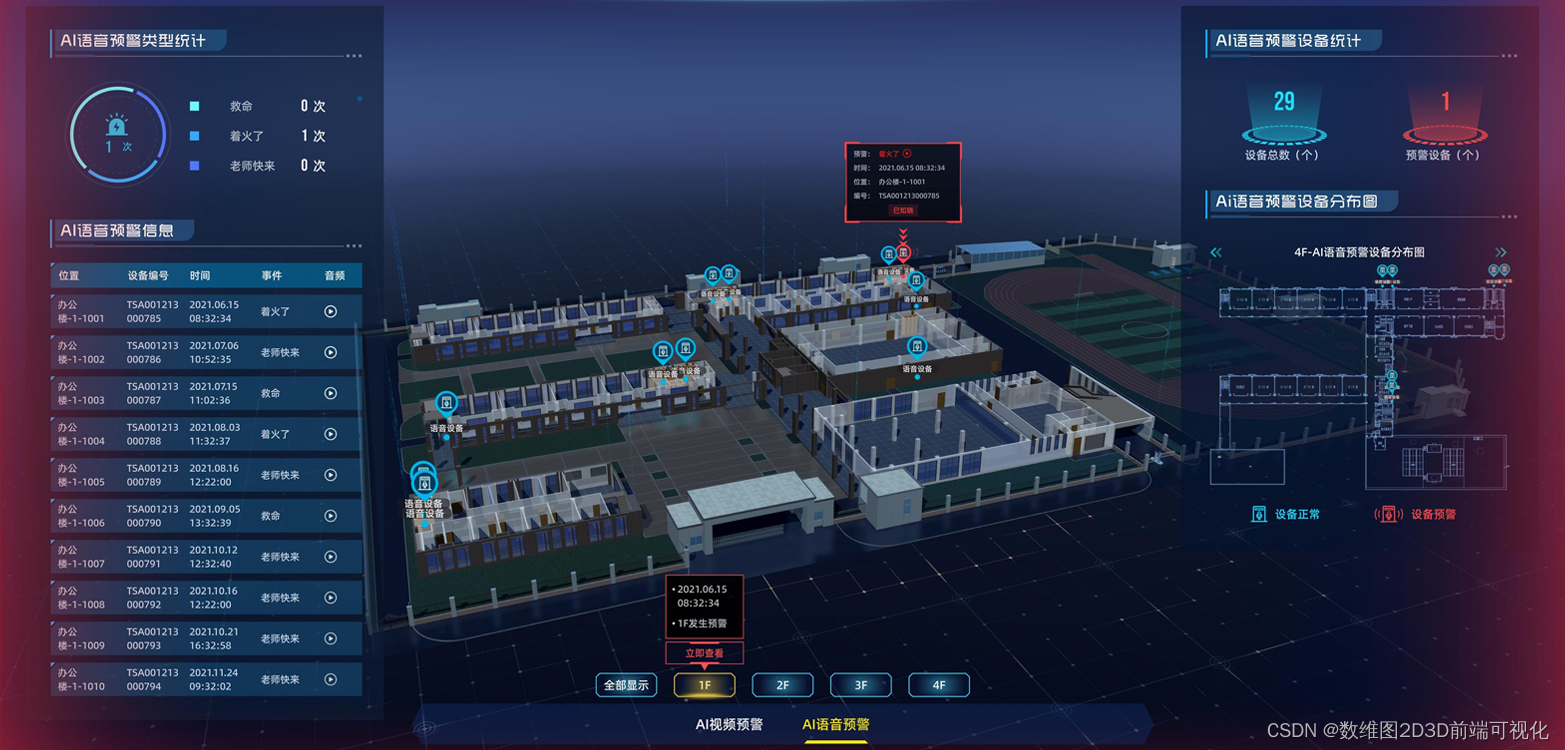Select the AI语音预警 tab
This screenshot has width=1565, height=750.
coord(836,724)
